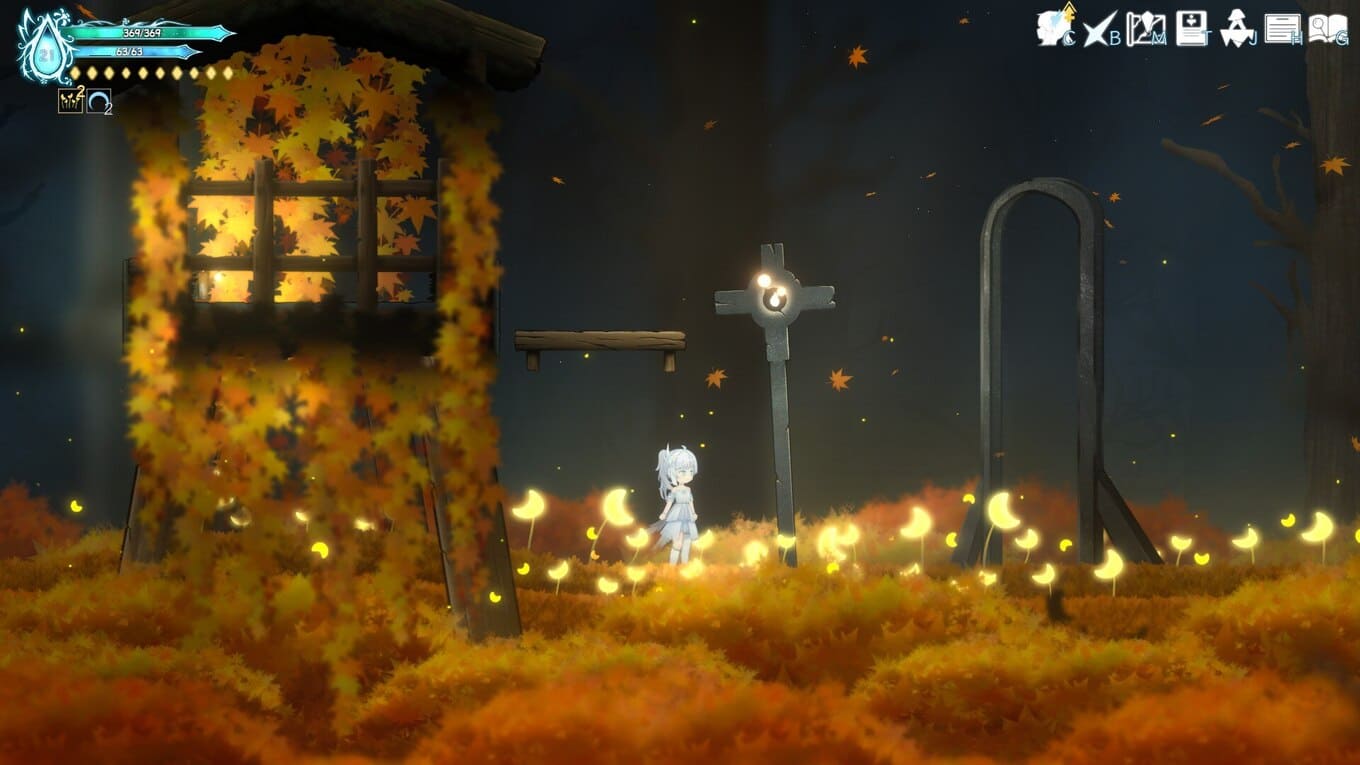Open the book with magnifier guide icon
Image resolution: width=1360 pixels, height=765 pixels.
click(1327, 28)
